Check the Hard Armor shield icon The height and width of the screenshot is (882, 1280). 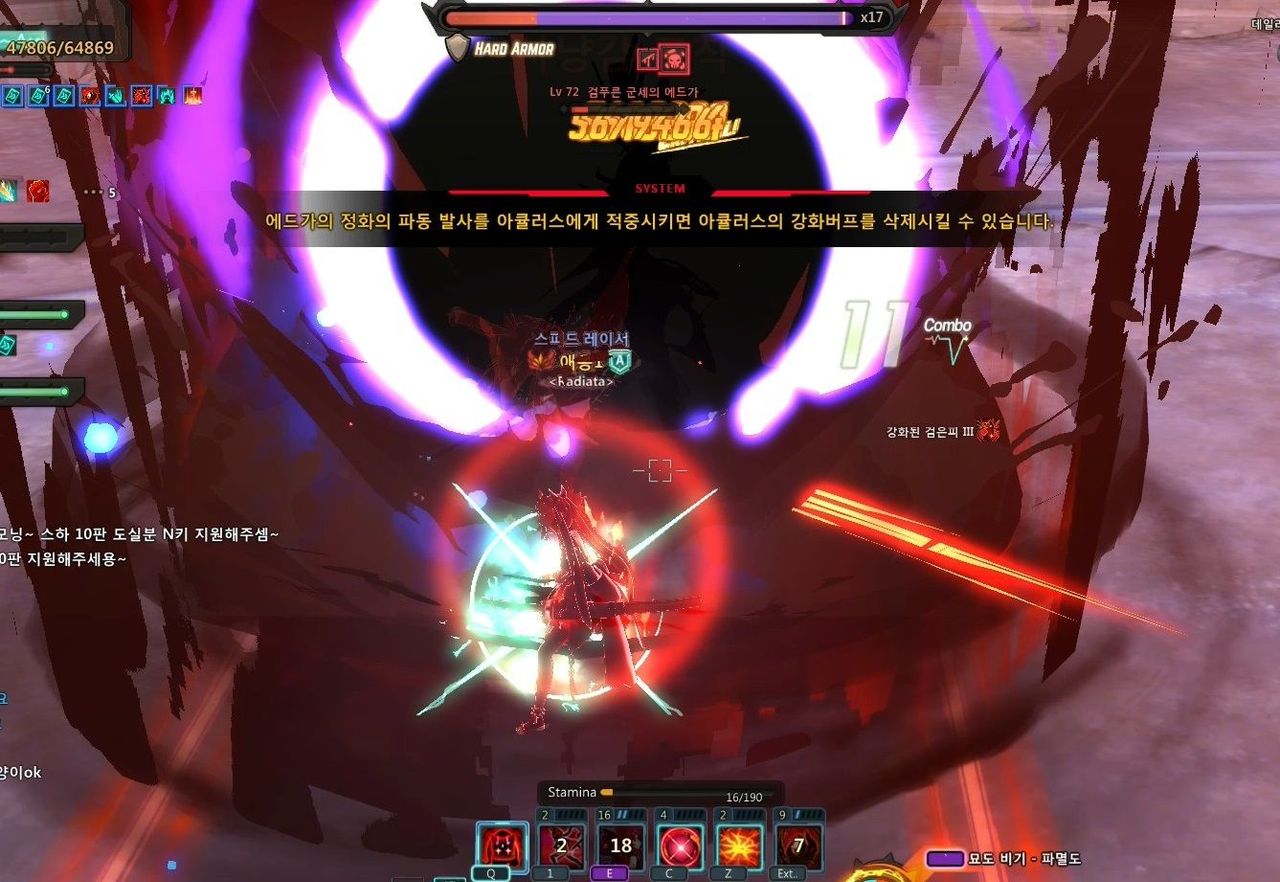tap(457, 48)
